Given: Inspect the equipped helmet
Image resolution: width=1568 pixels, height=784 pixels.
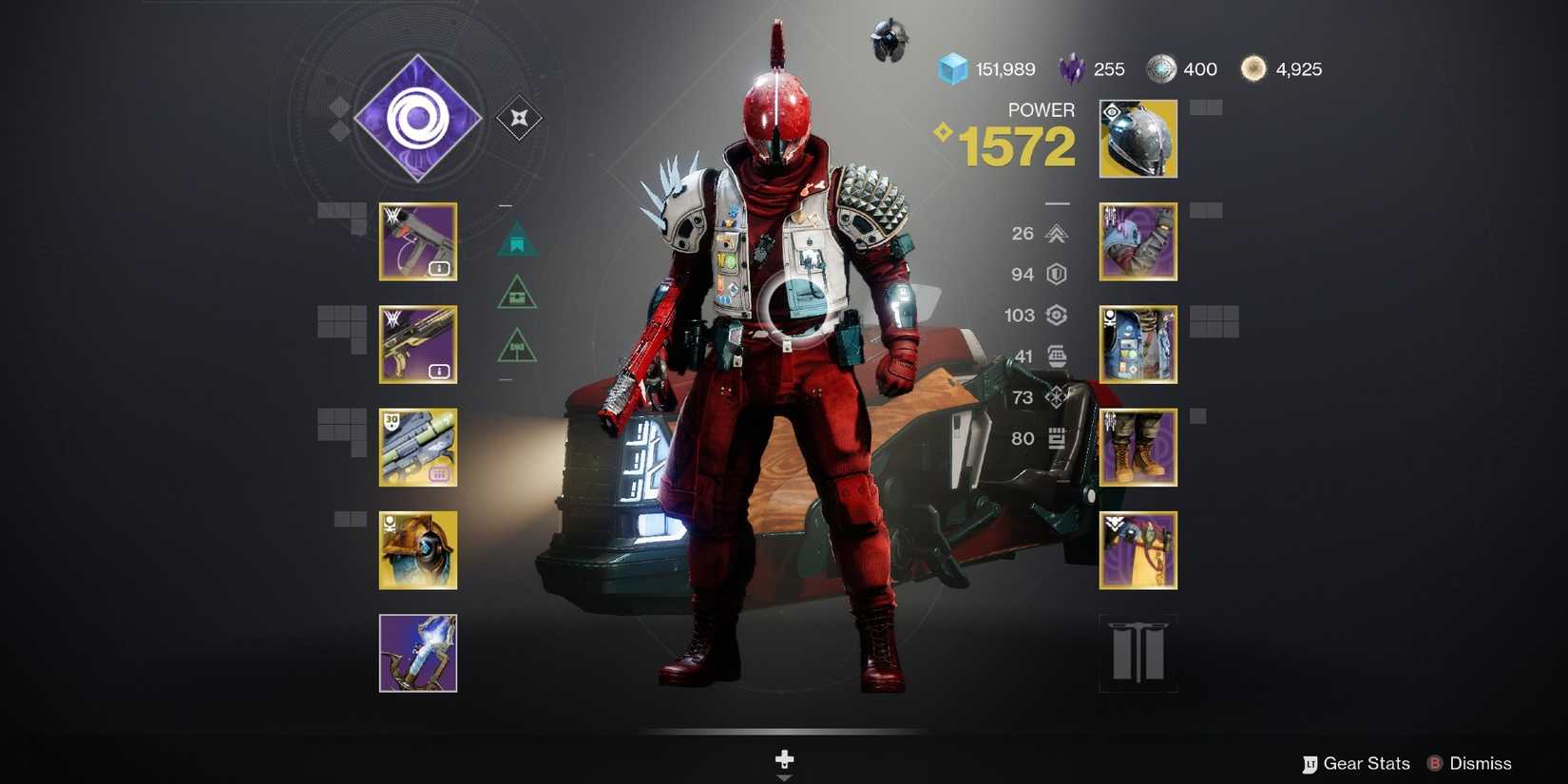Looking at the screenshot, I should [x=1138, y=139].
